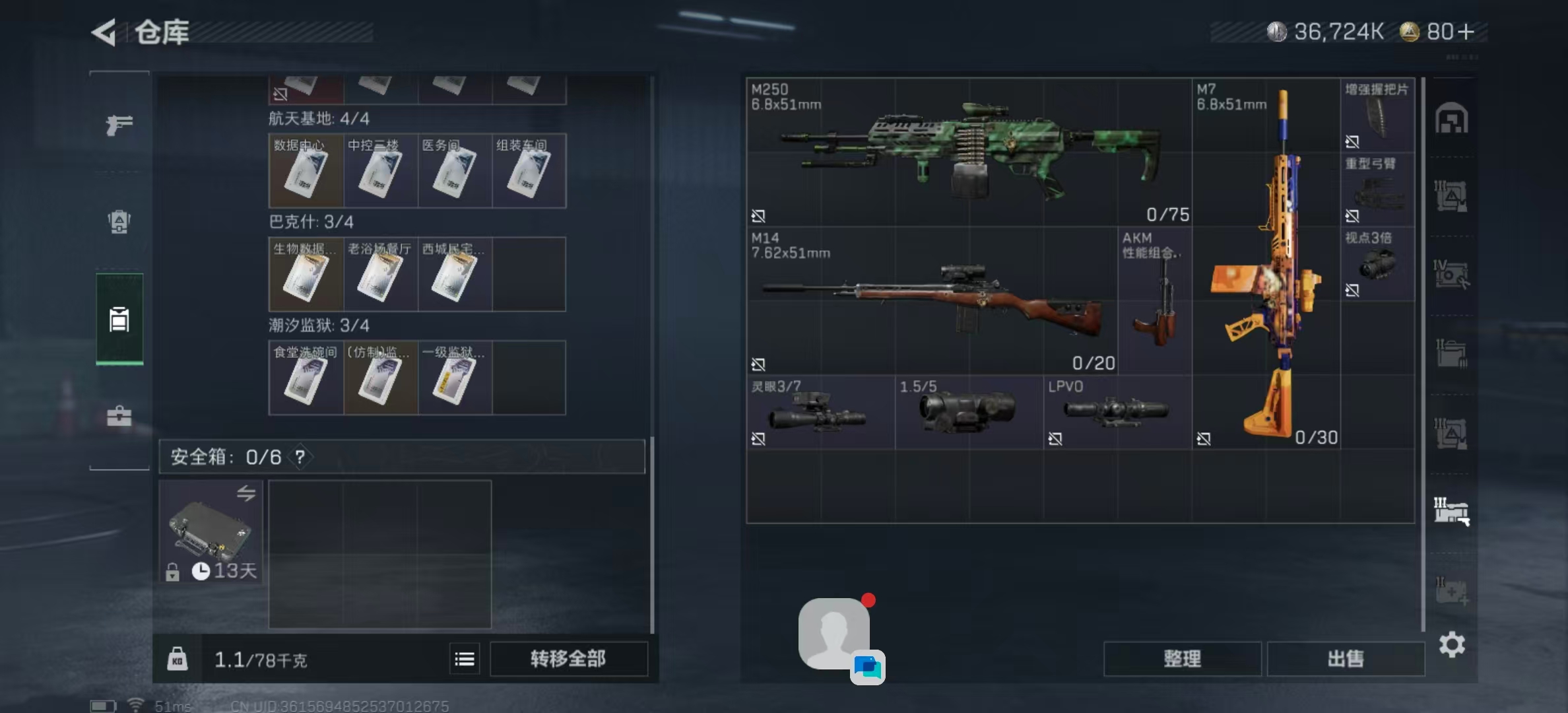Open the list view toggle icon

click(x=465, y=659)
